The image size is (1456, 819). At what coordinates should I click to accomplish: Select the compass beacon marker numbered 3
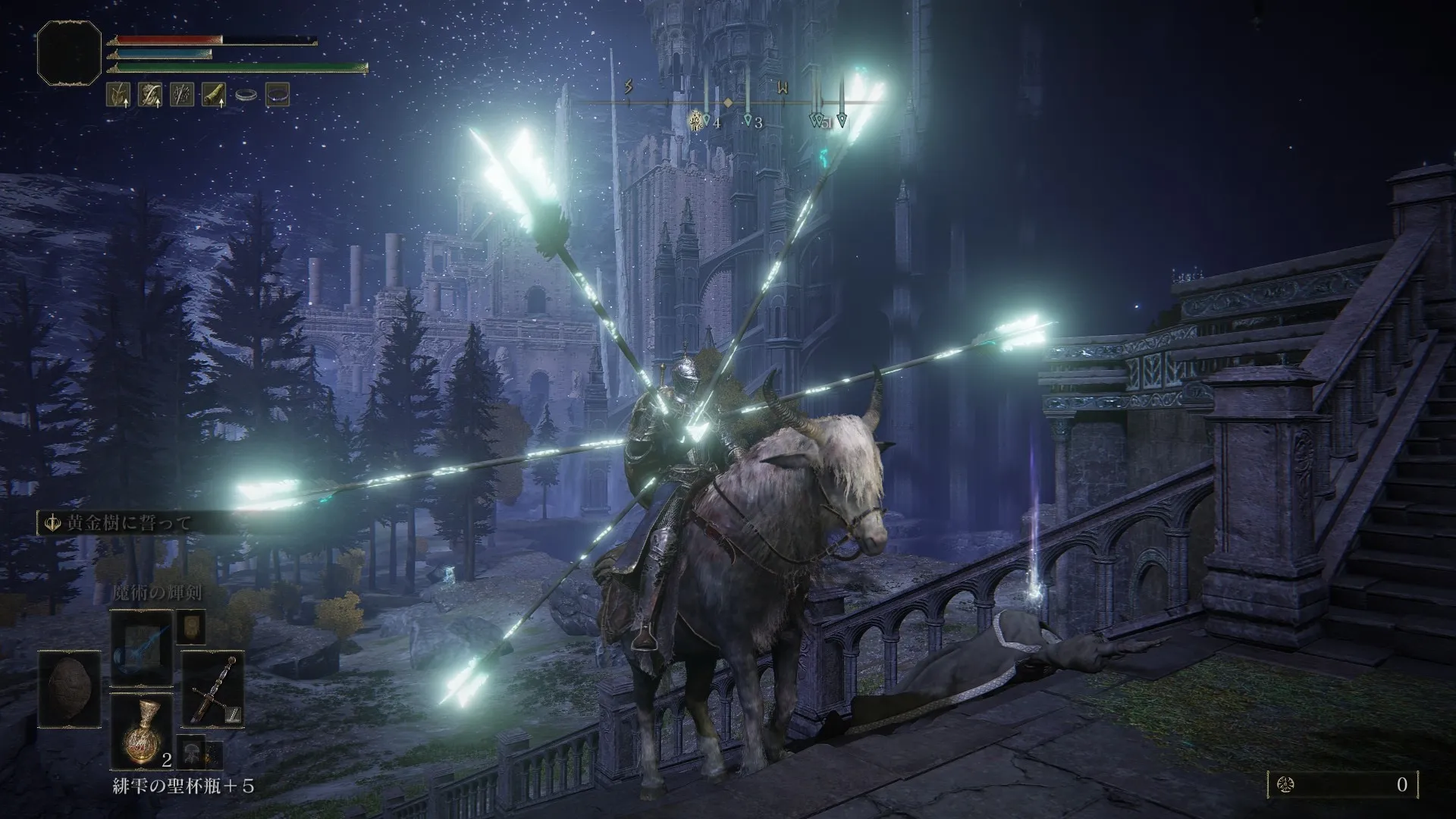point(748,120)
